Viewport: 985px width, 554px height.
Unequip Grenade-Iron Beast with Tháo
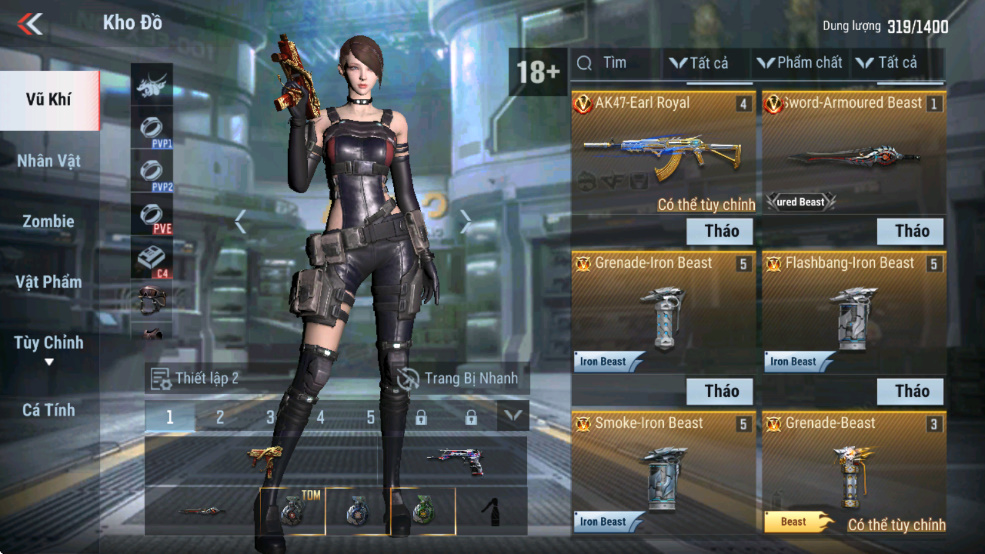pos(720,391)
